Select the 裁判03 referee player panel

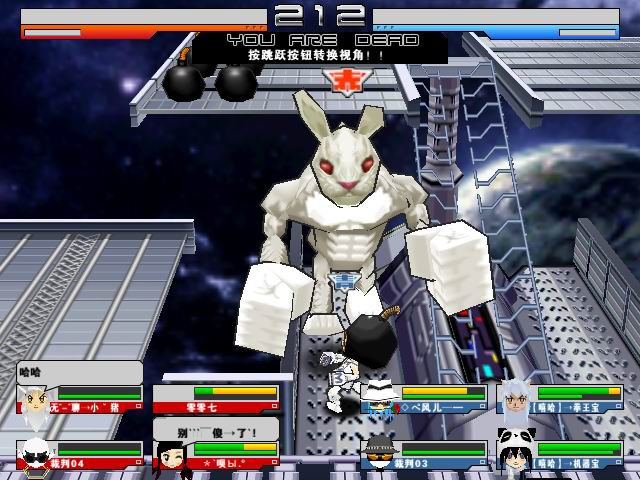(425, 455)
